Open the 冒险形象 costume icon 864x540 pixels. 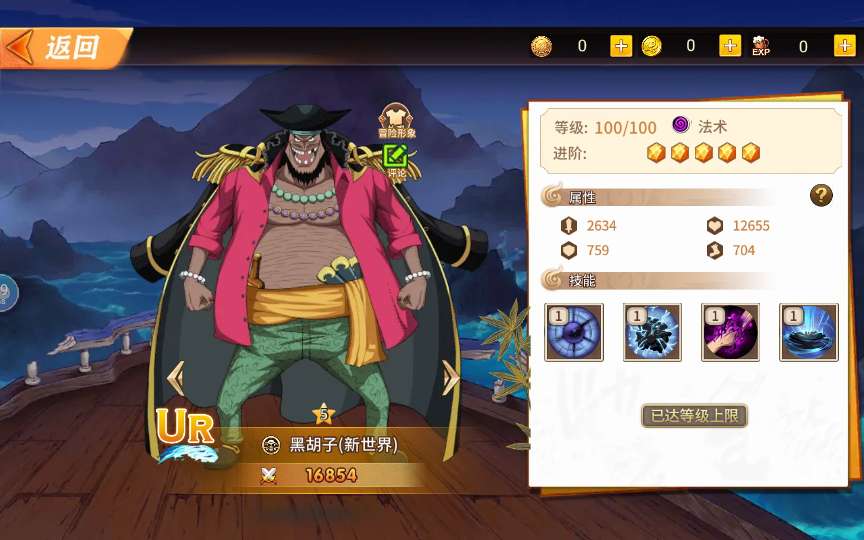[x=397, y=121]
